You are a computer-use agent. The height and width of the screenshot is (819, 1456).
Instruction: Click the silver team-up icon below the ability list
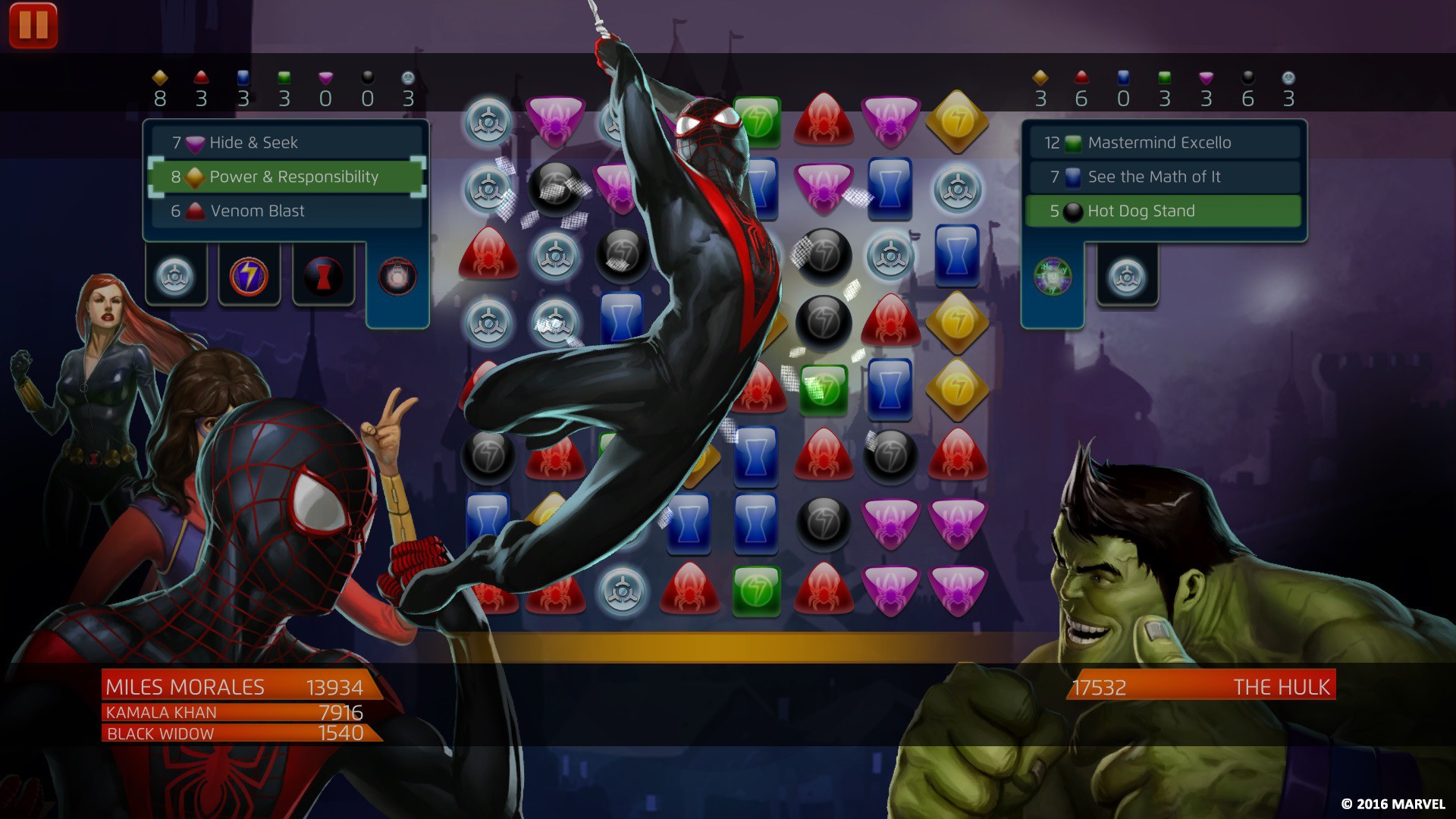(x=175, y=275)
